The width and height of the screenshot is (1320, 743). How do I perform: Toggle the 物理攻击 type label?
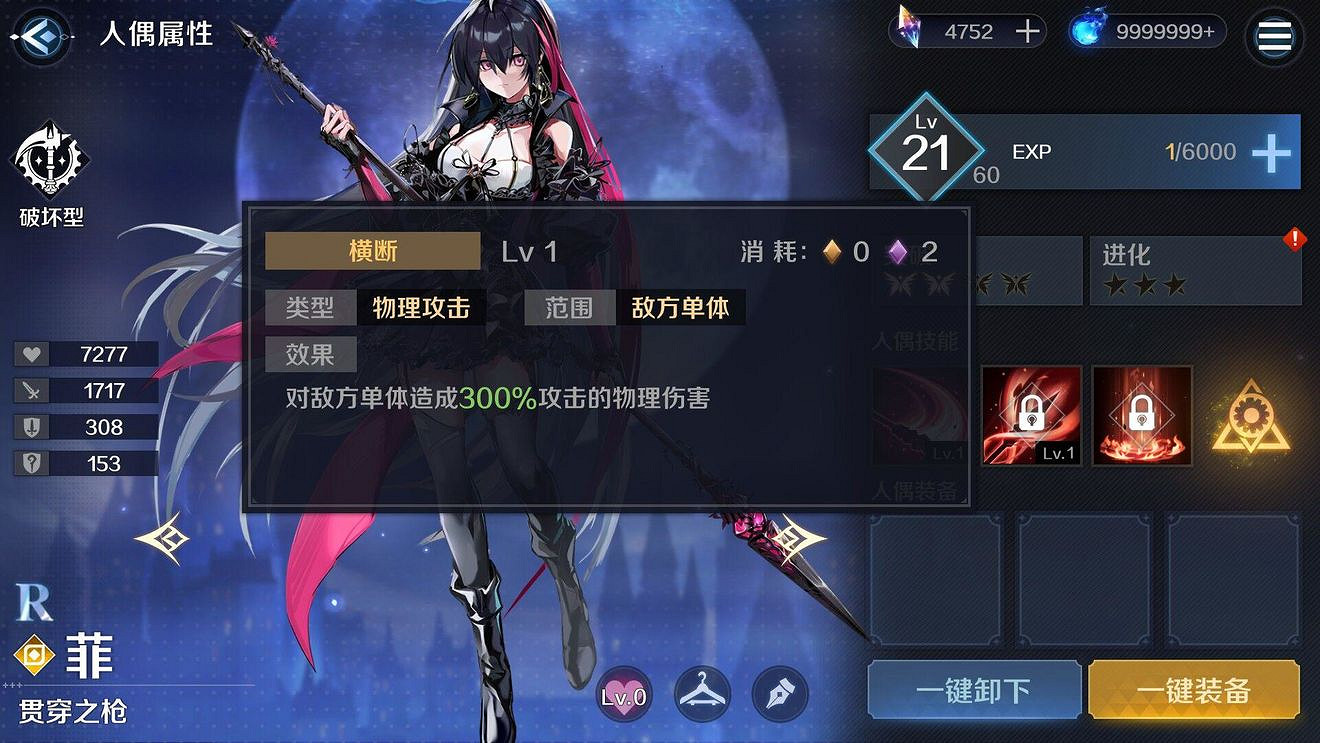click(x=421, y=308)
